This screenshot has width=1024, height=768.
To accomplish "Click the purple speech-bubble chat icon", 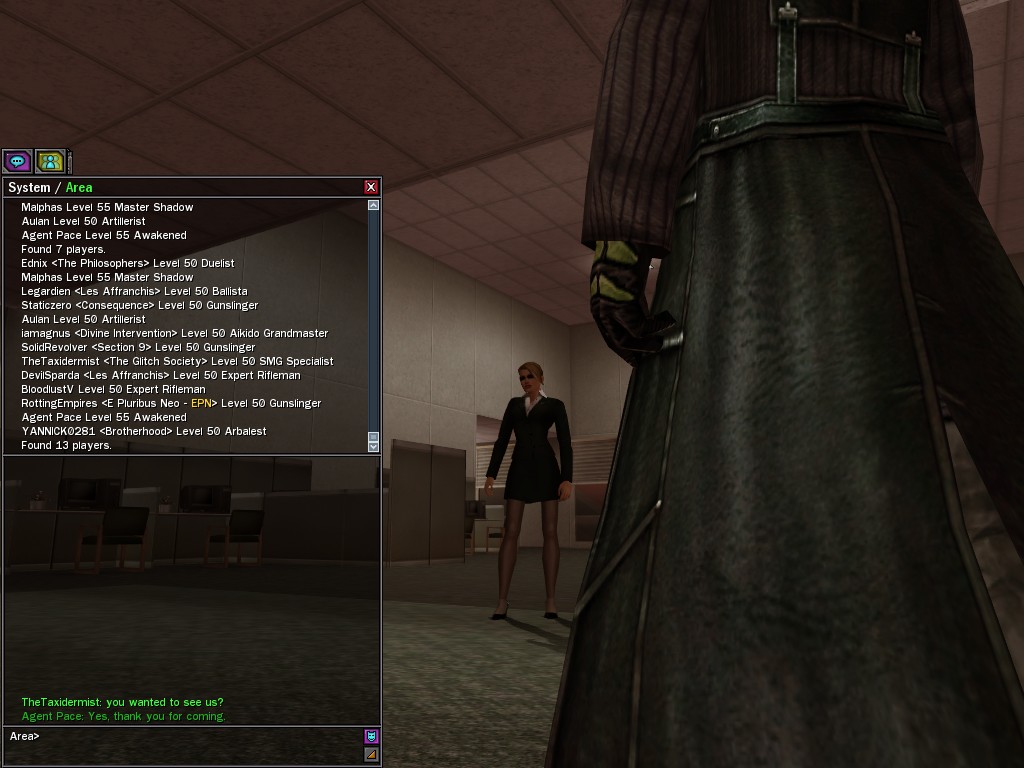I will [17, 160].
